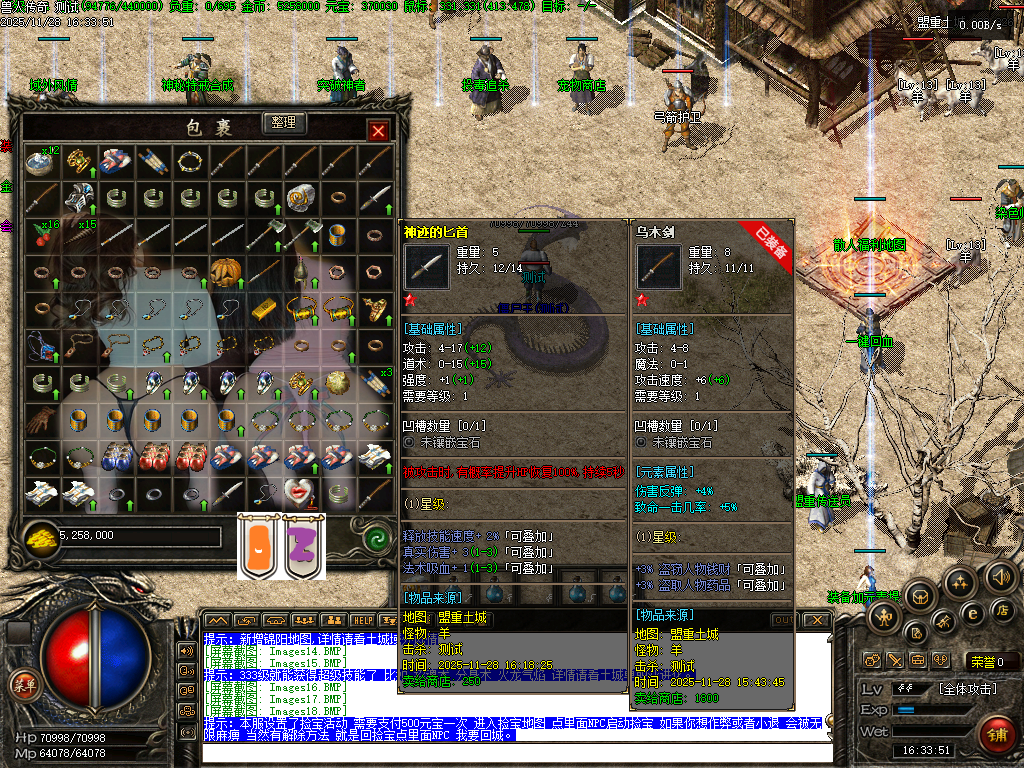This screenshot has height=768, width=1024.
Task: Click the green swirl button in bag
Action: 377,534
